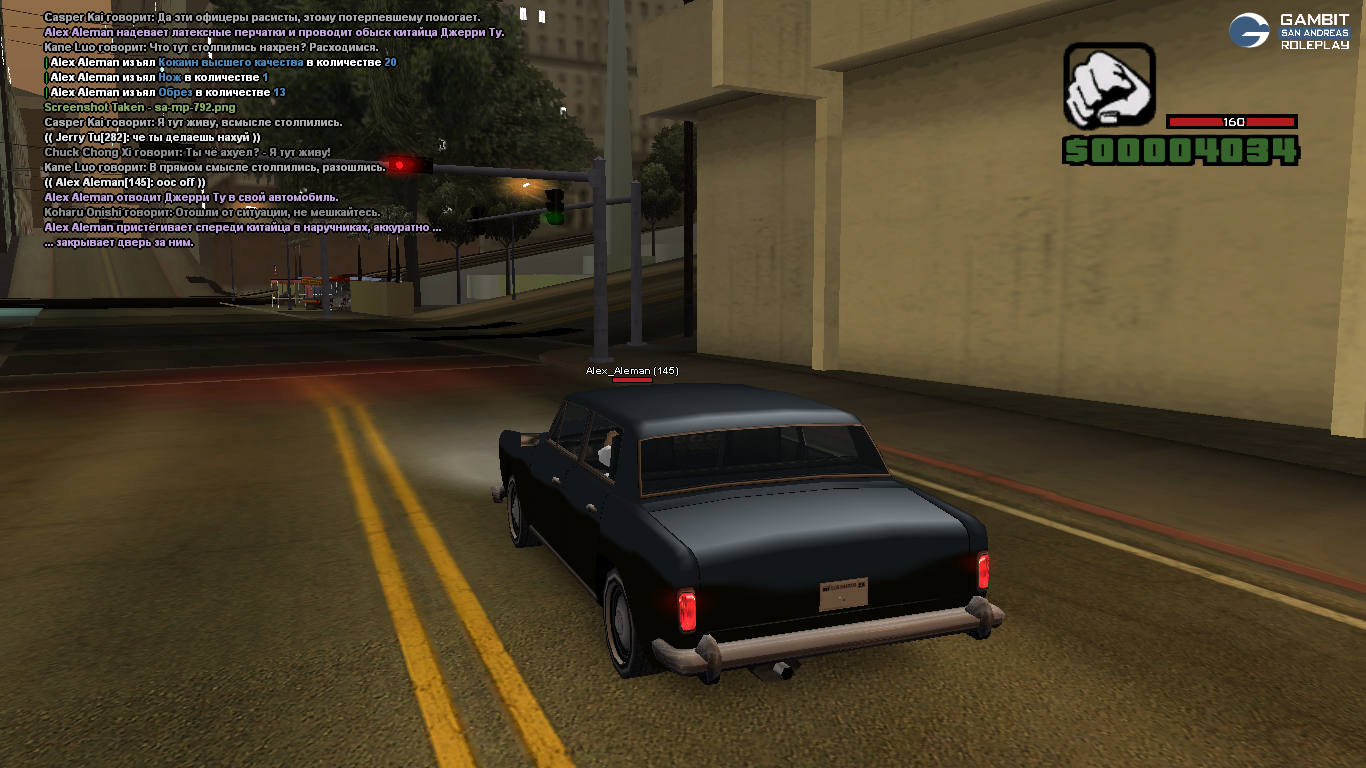
Task: Click the fist weapon icon
Action: 1108,86
